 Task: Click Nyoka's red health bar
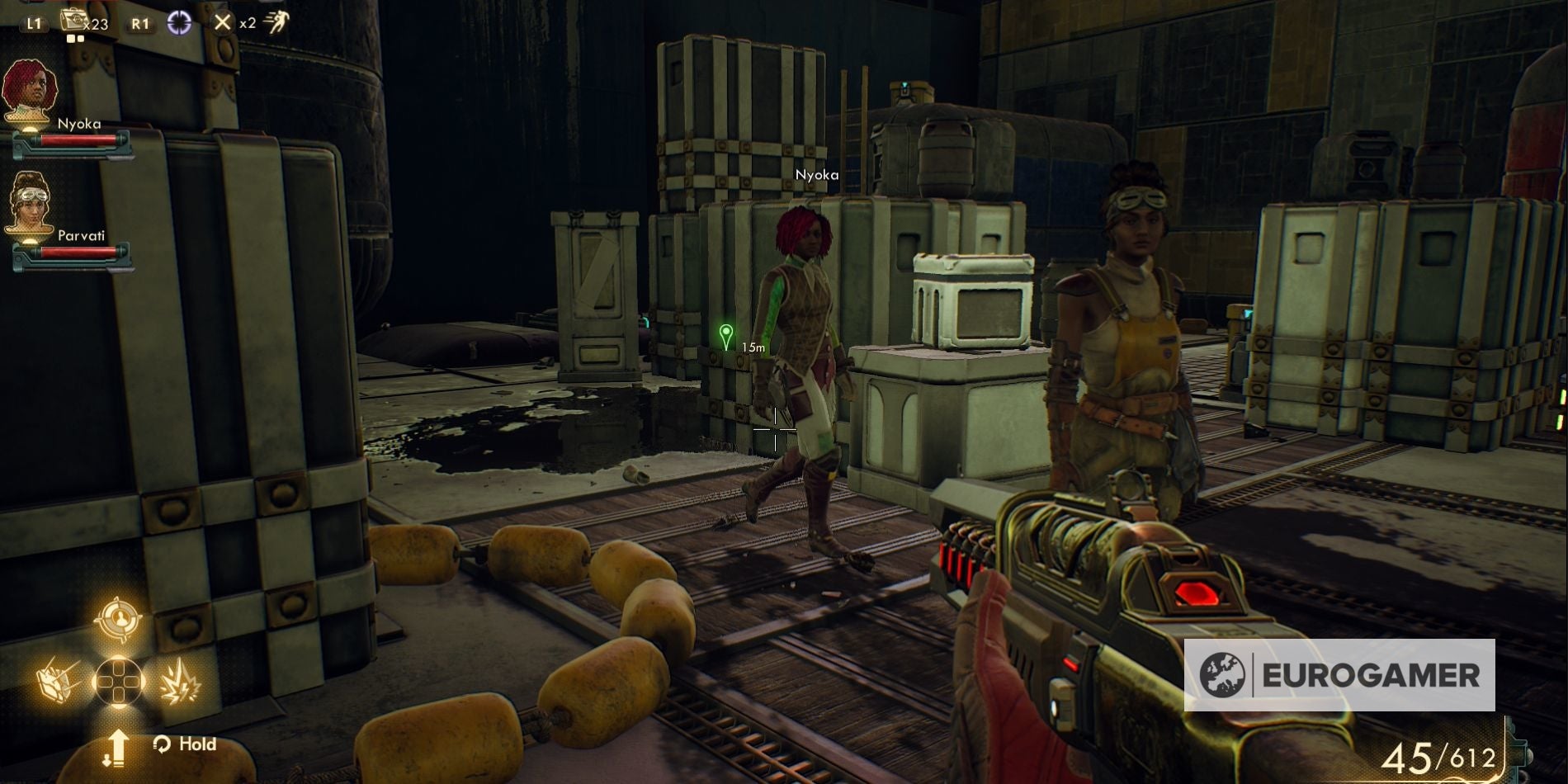(x=78, y=140)
